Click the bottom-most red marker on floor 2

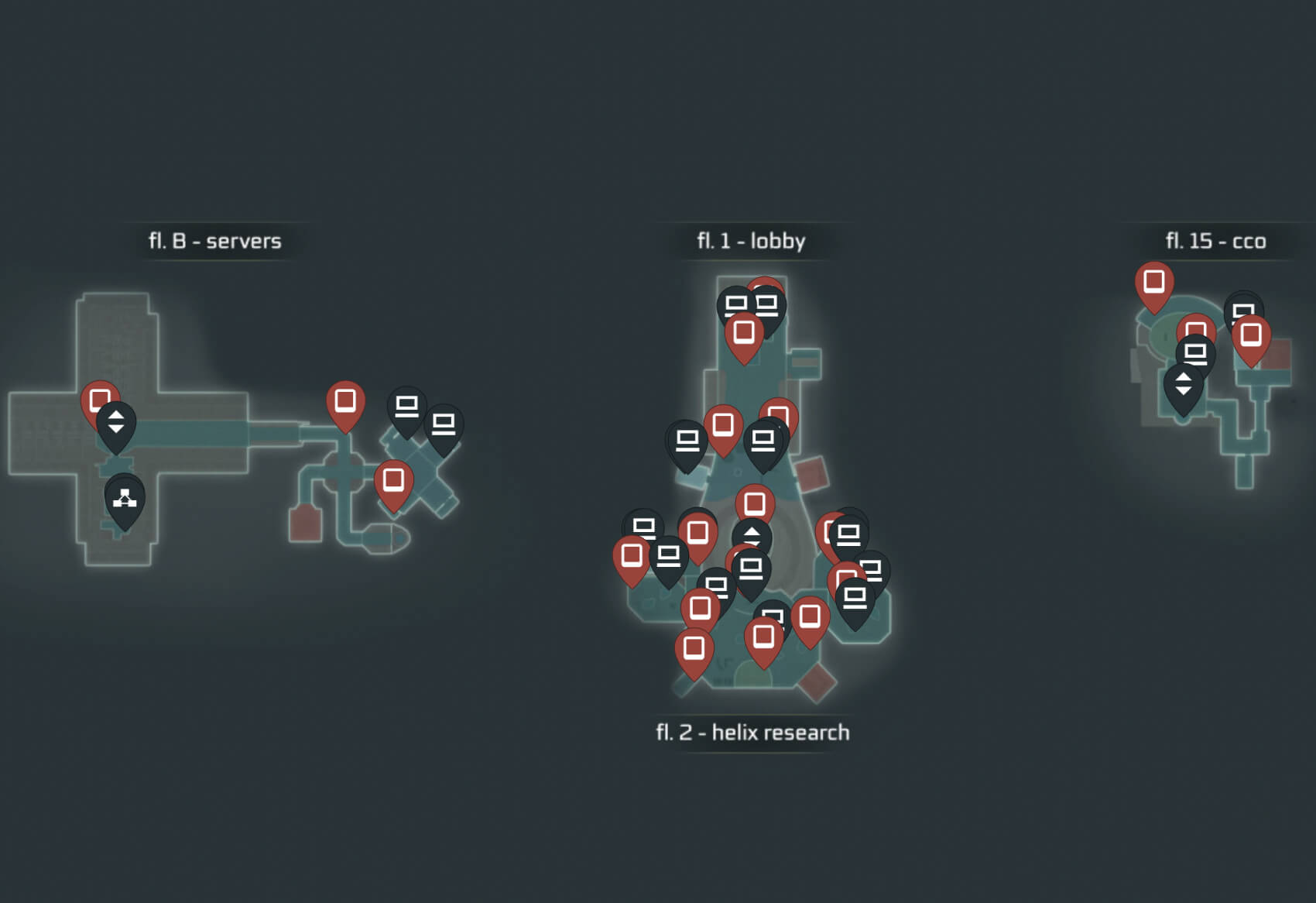[694, 645]
